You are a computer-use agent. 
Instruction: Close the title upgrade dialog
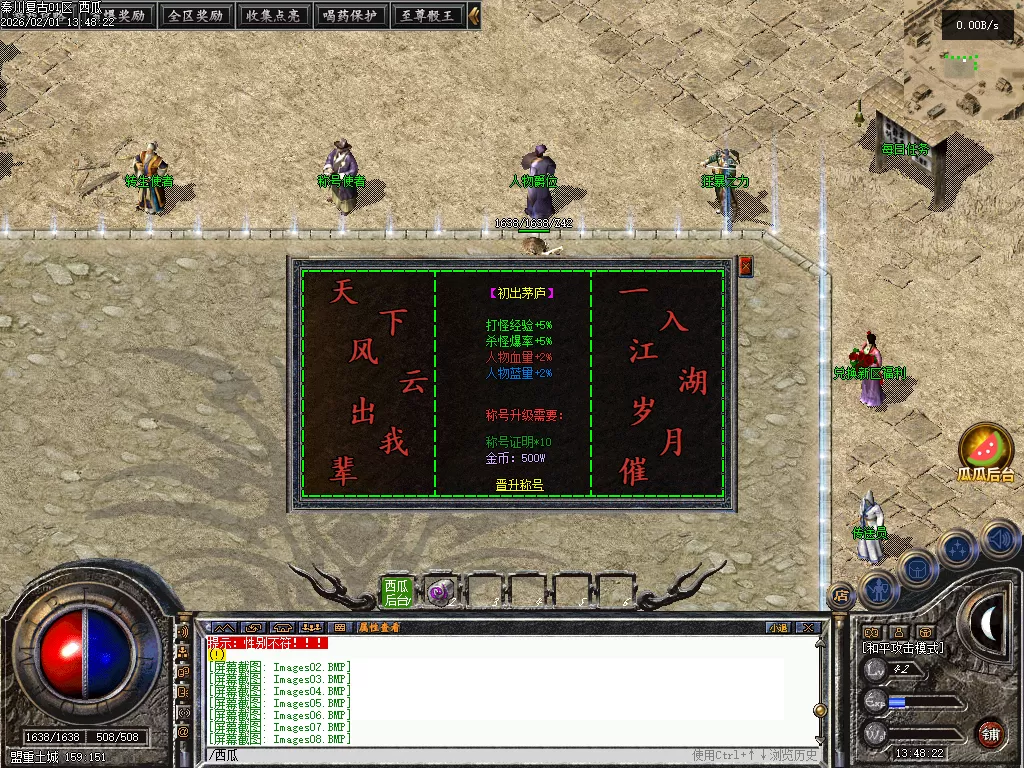745,266
